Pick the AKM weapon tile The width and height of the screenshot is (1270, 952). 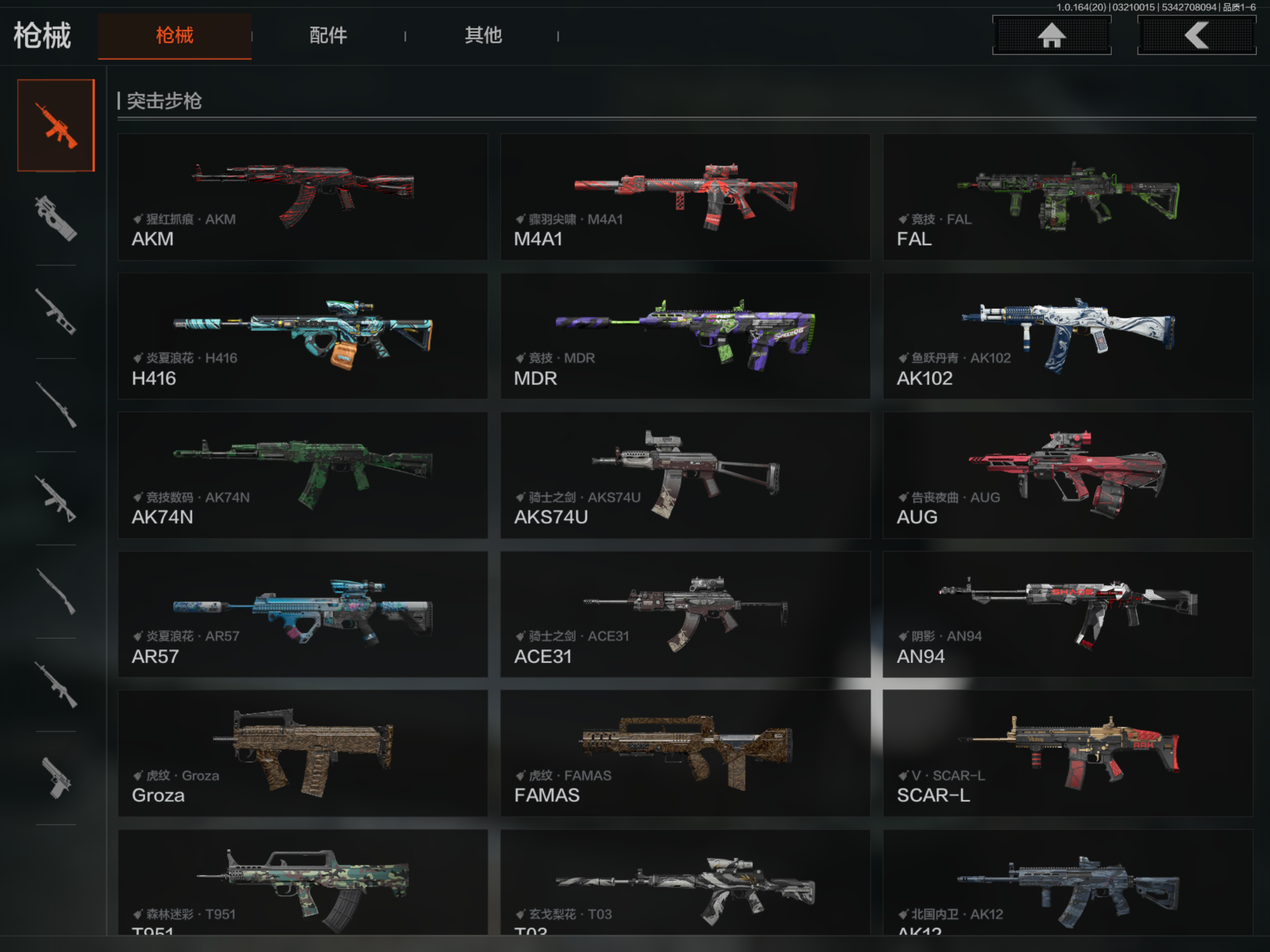click(303, 197)
